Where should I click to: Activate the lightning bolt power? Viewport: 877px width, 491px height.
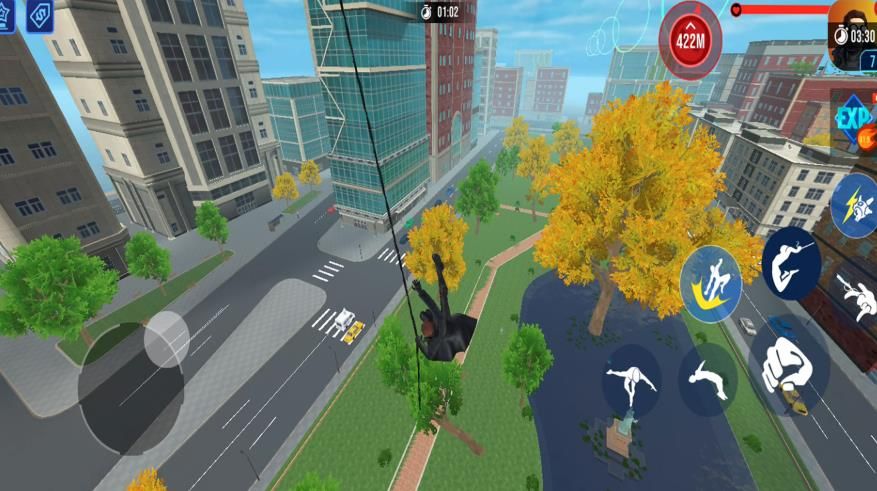point(853,205)
